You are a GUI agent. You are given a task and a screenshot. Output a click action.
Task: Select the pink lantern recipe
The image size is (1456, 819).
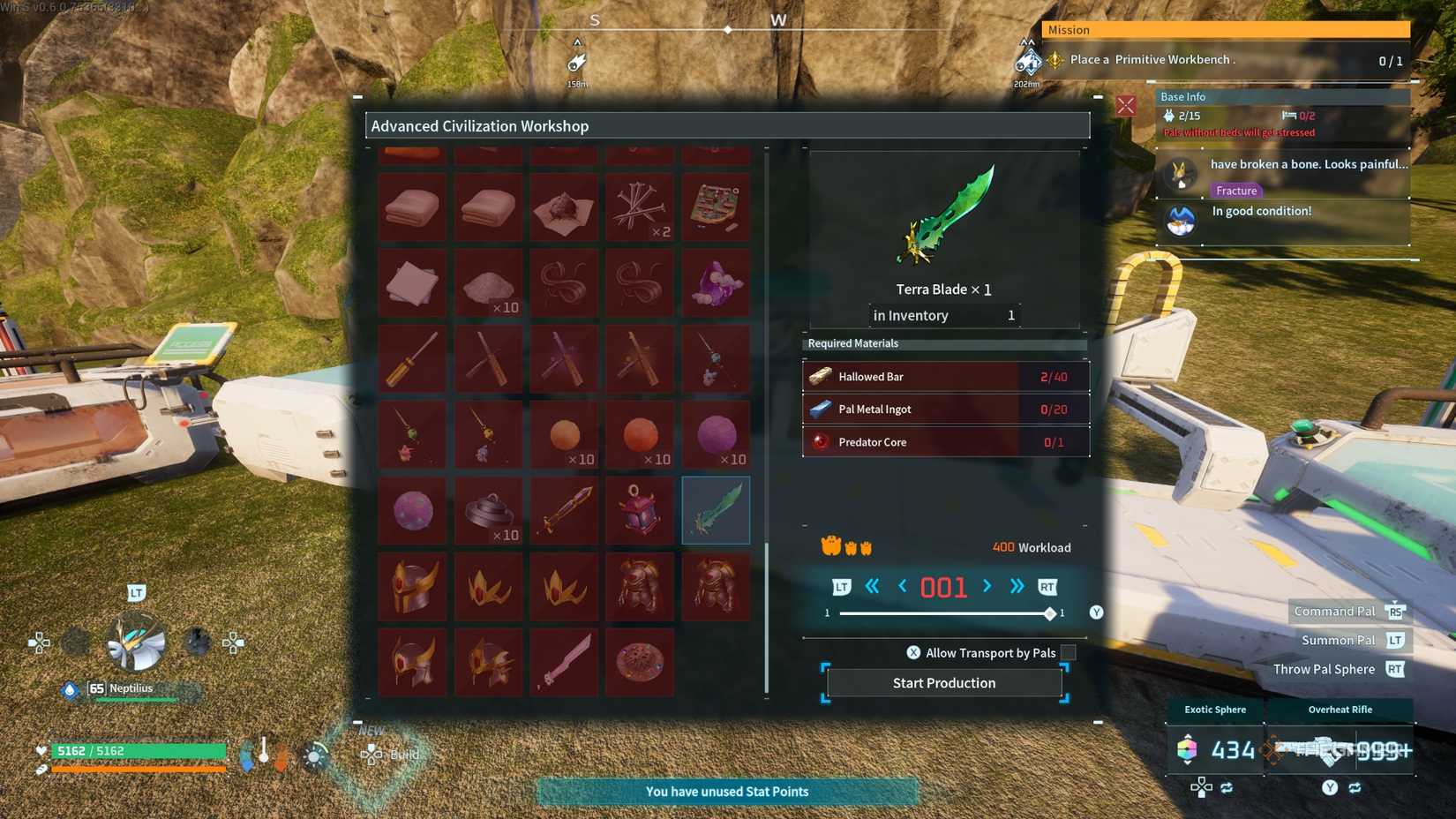[x=640, y=509]
